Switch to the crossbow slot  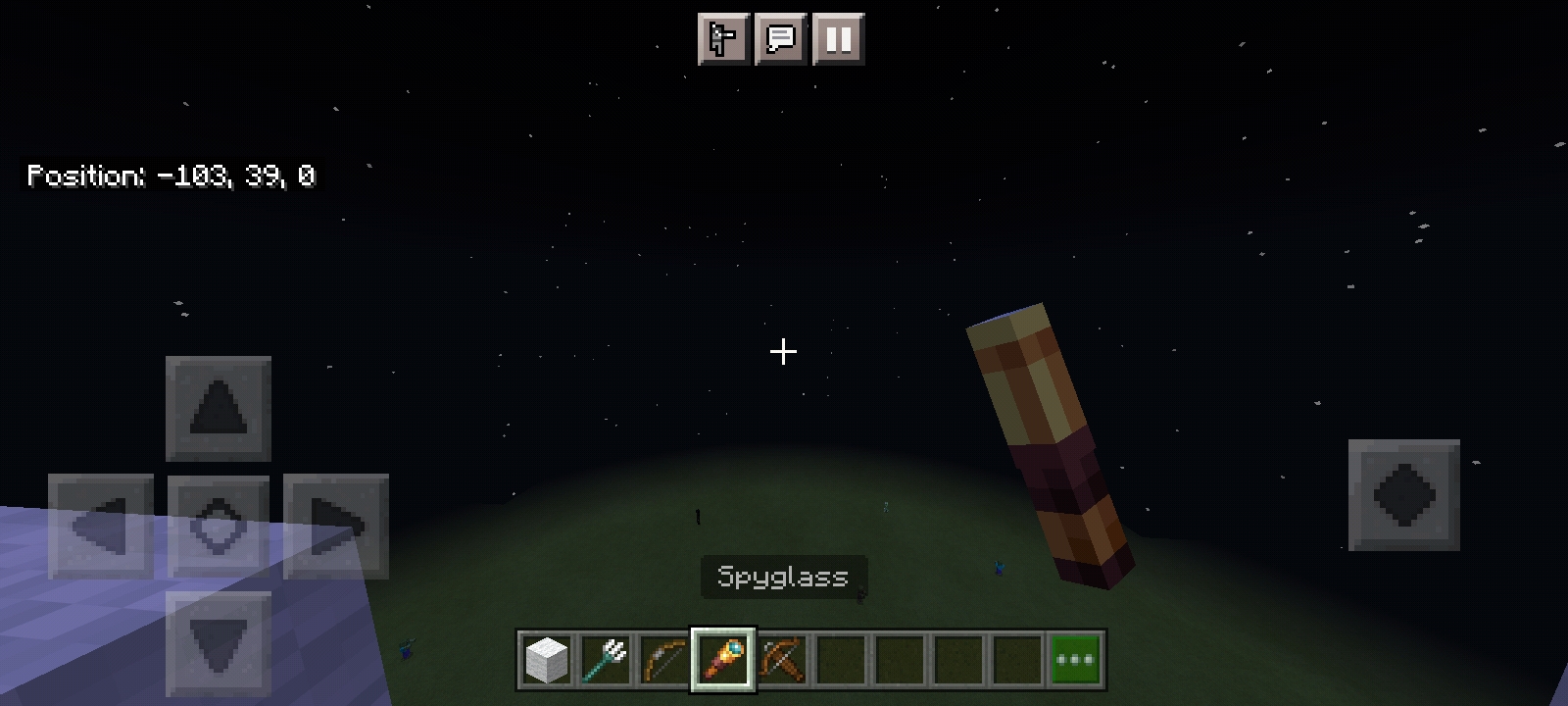(x=782, y=660)
